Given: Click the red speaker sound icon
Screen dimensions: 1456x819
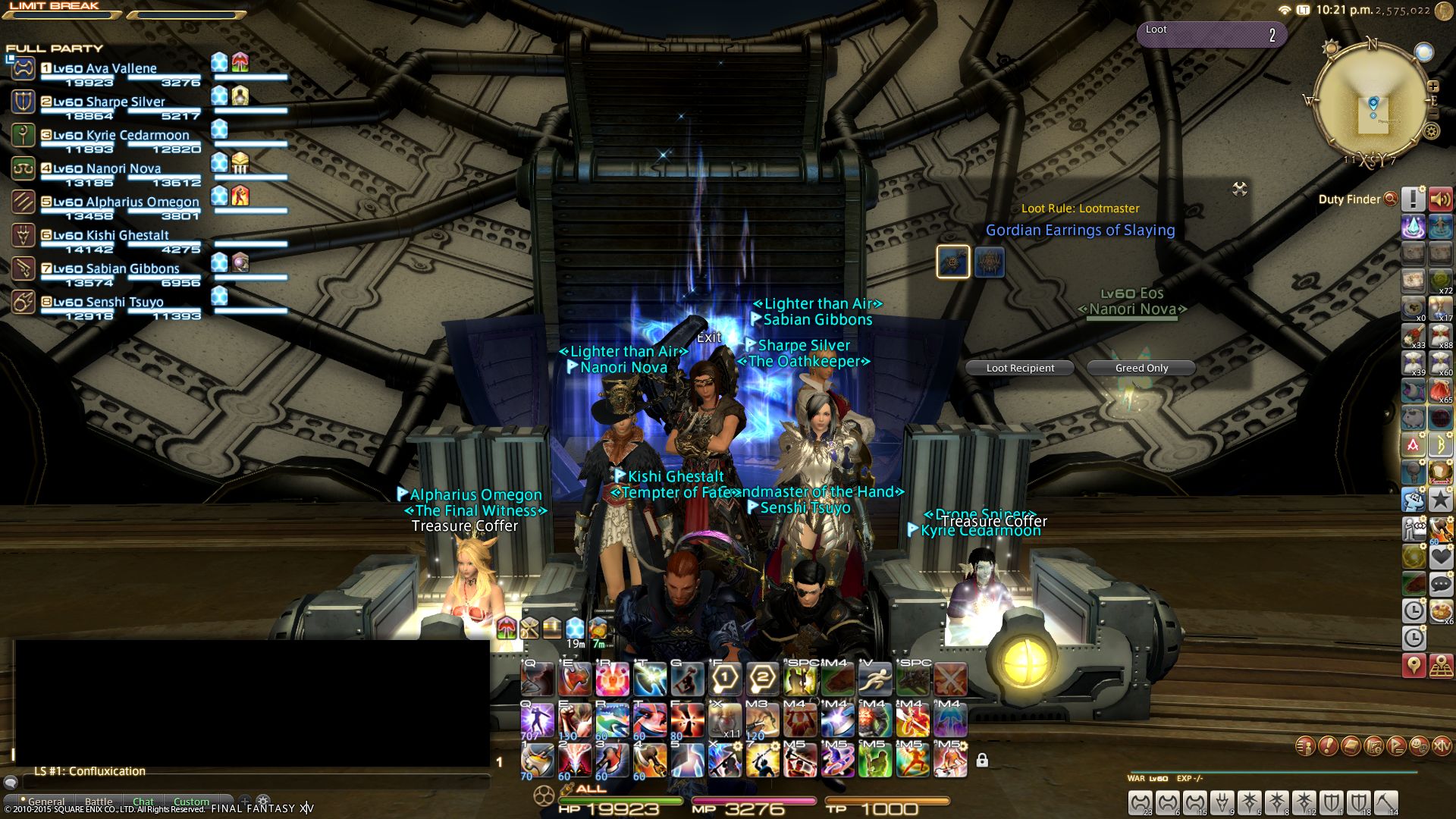Looking at the screenshot, I should pos(1440,199).
